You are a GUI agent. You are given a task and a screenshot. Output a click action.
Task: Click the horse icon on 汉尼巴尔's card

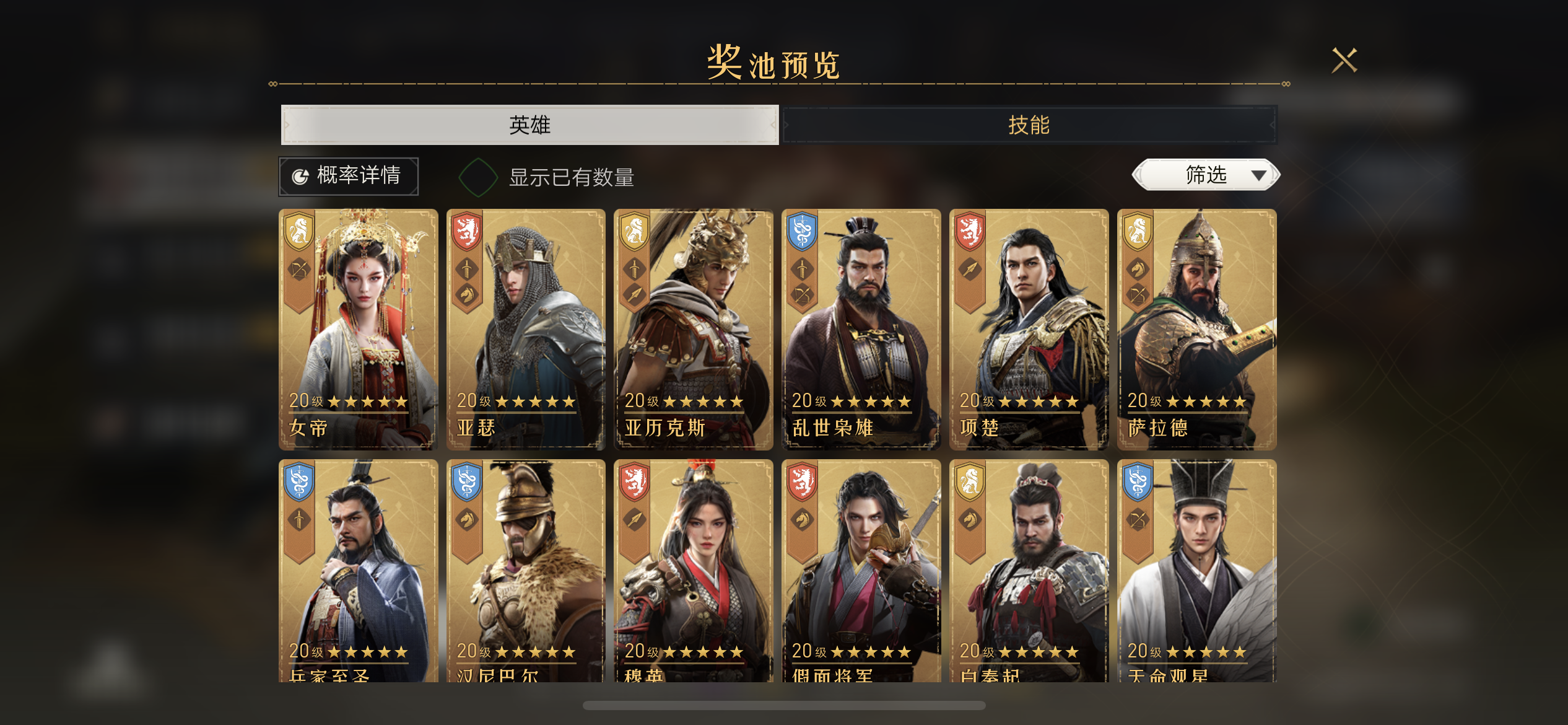tap(468, 519)
